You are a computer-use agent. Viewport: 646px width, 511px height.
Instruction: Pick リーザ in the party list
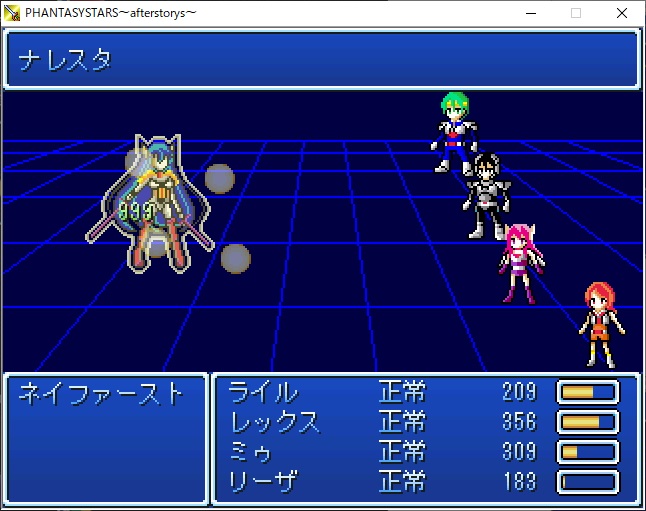pyautogui.click(x=263, y=482)
